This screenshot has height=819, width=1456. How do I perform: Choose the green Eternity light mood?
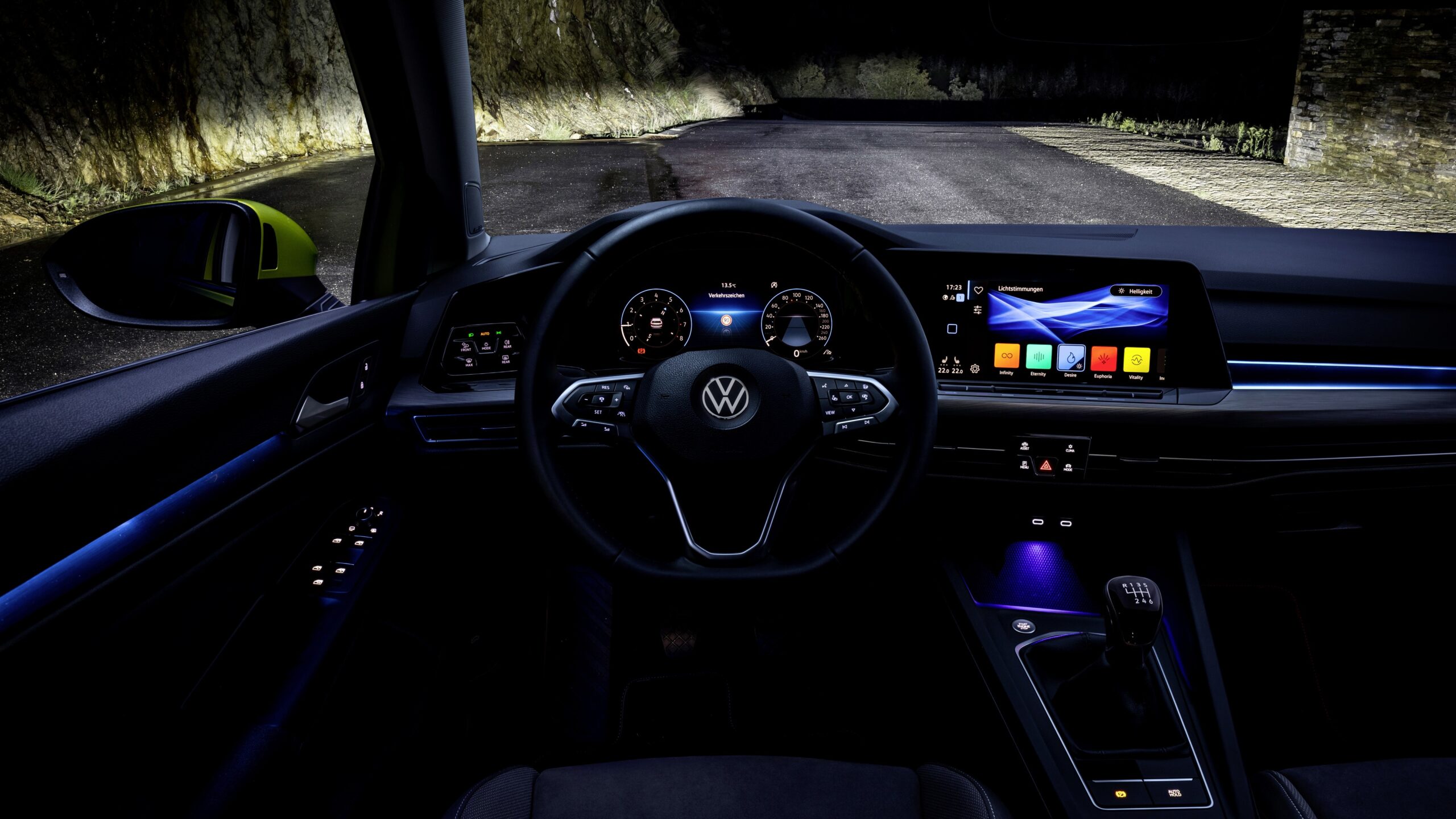1039,357
